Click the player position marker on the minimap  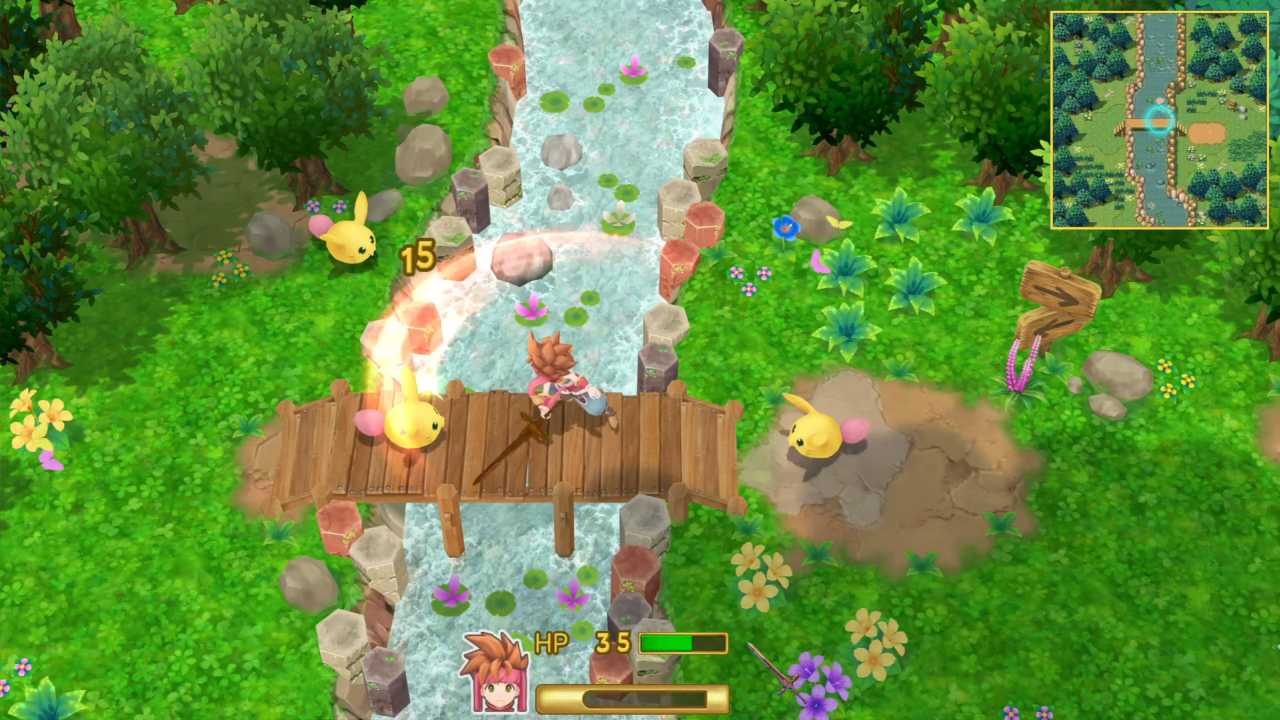(x=1159, y=121)
